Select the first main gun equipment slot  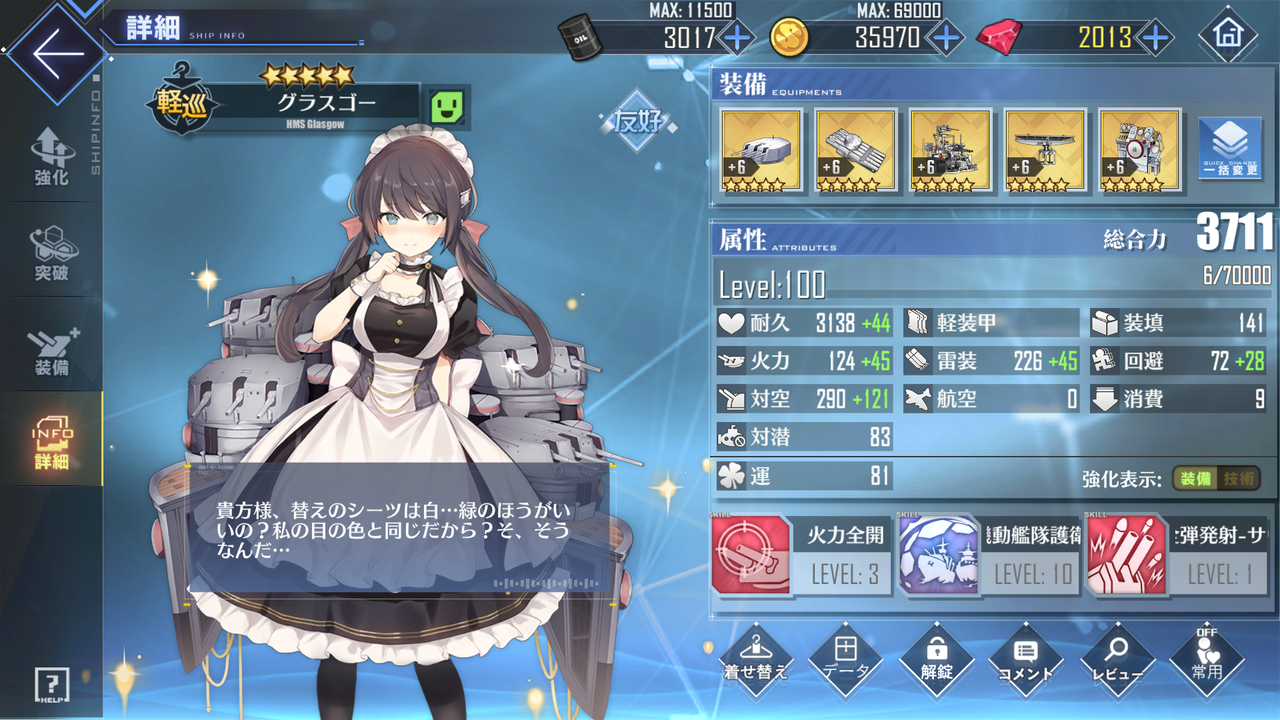pos(759,150)
